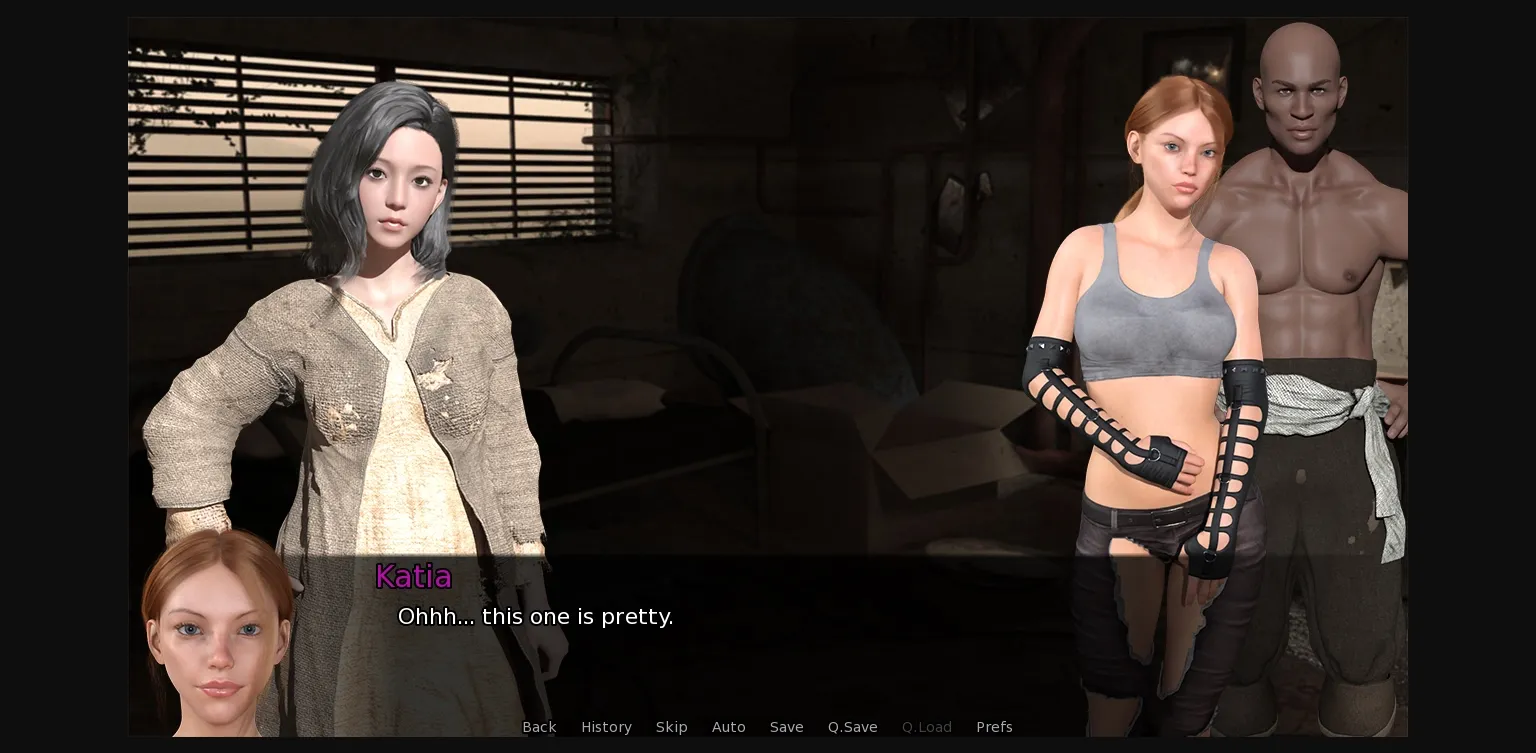Open the Save screen

(786, 727)
